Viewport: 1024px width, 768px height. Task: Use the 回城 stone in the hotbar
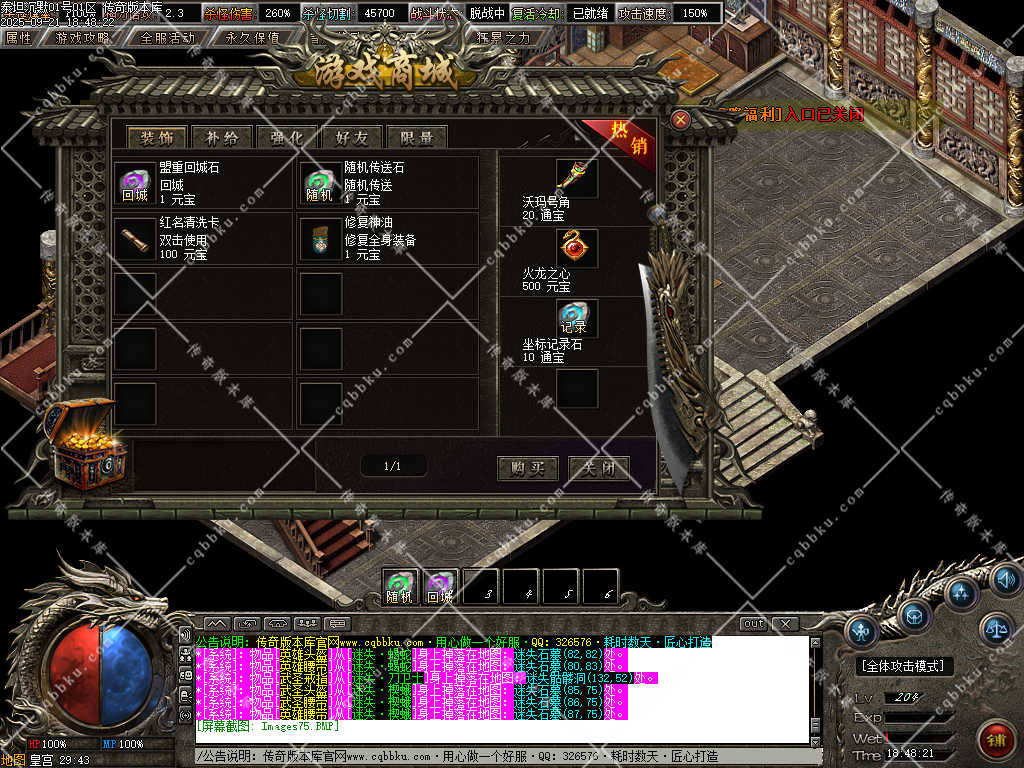pyautogui.click(x=440, y=587)
